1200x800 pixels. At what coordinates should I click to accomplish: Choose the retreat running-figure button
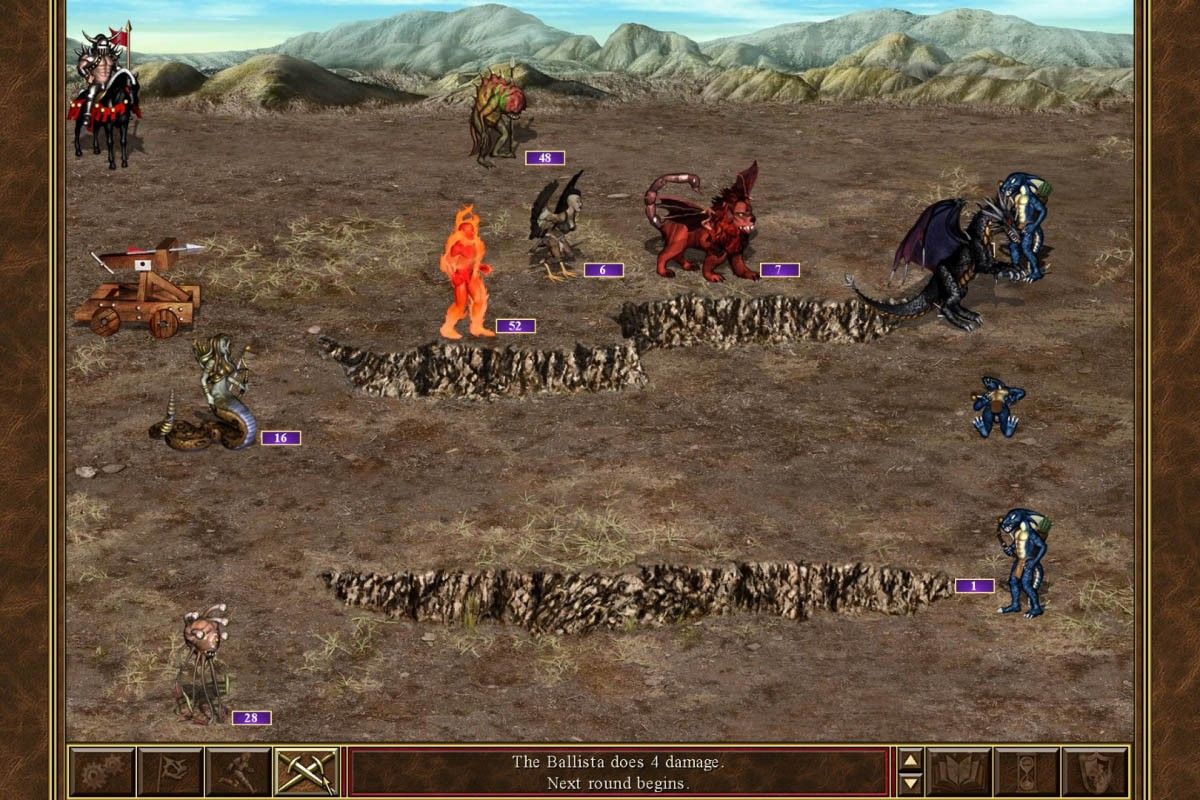(x=238, y=772)
